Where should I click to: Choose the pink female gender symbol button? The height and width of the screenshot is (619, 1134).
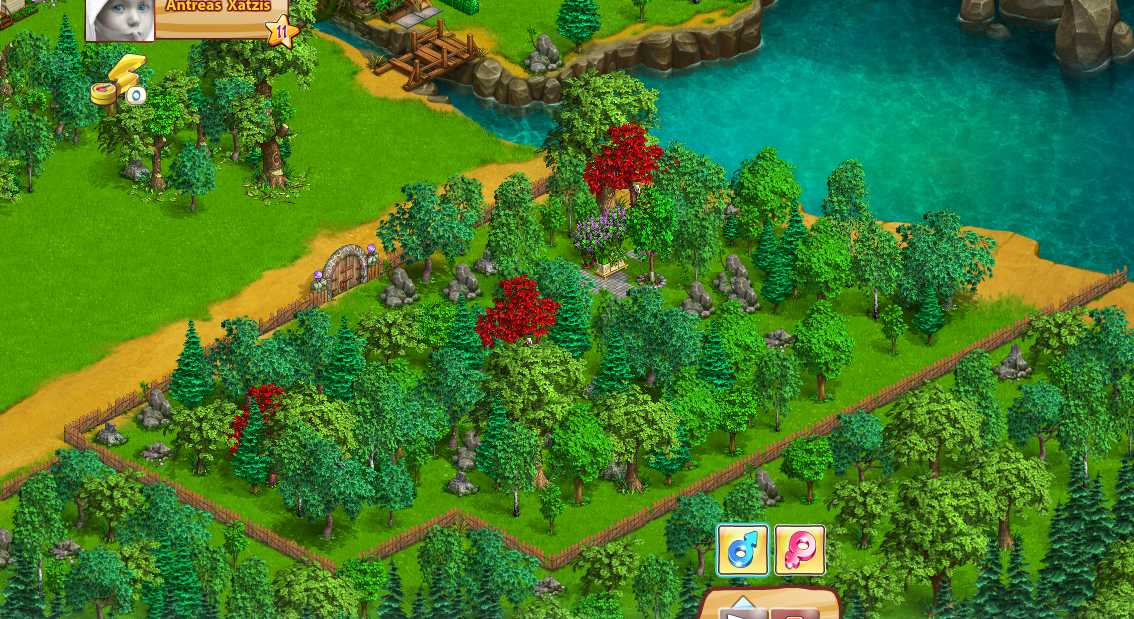coord(800,550)
